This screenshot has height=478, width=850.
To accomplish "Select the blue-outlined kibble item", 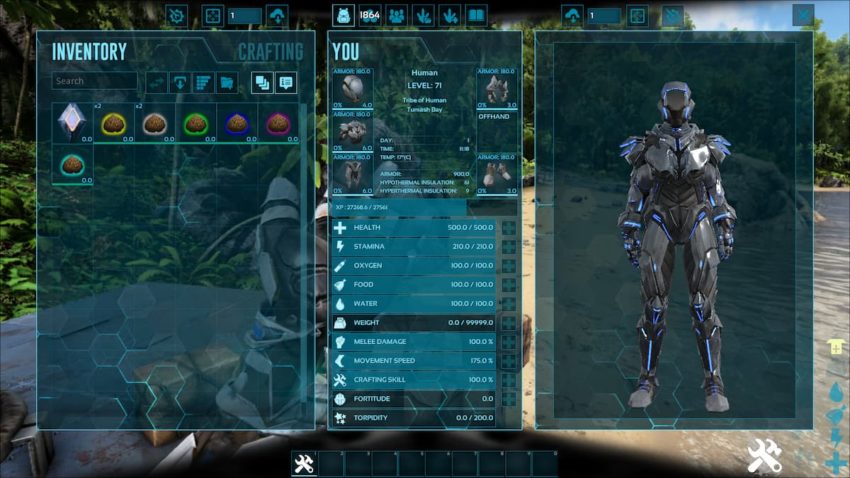I will (237, 122).
